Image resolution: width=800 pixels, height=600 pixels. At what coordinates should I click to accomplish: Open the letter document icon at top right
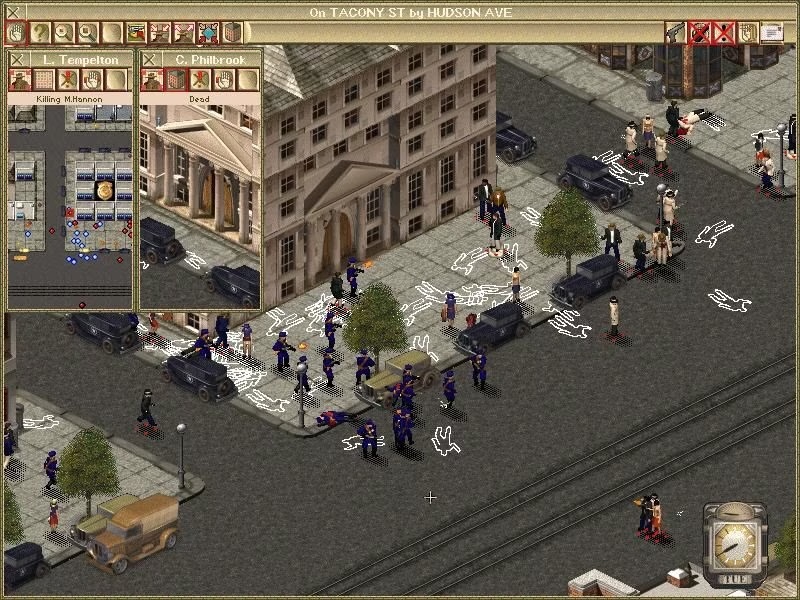772,32
